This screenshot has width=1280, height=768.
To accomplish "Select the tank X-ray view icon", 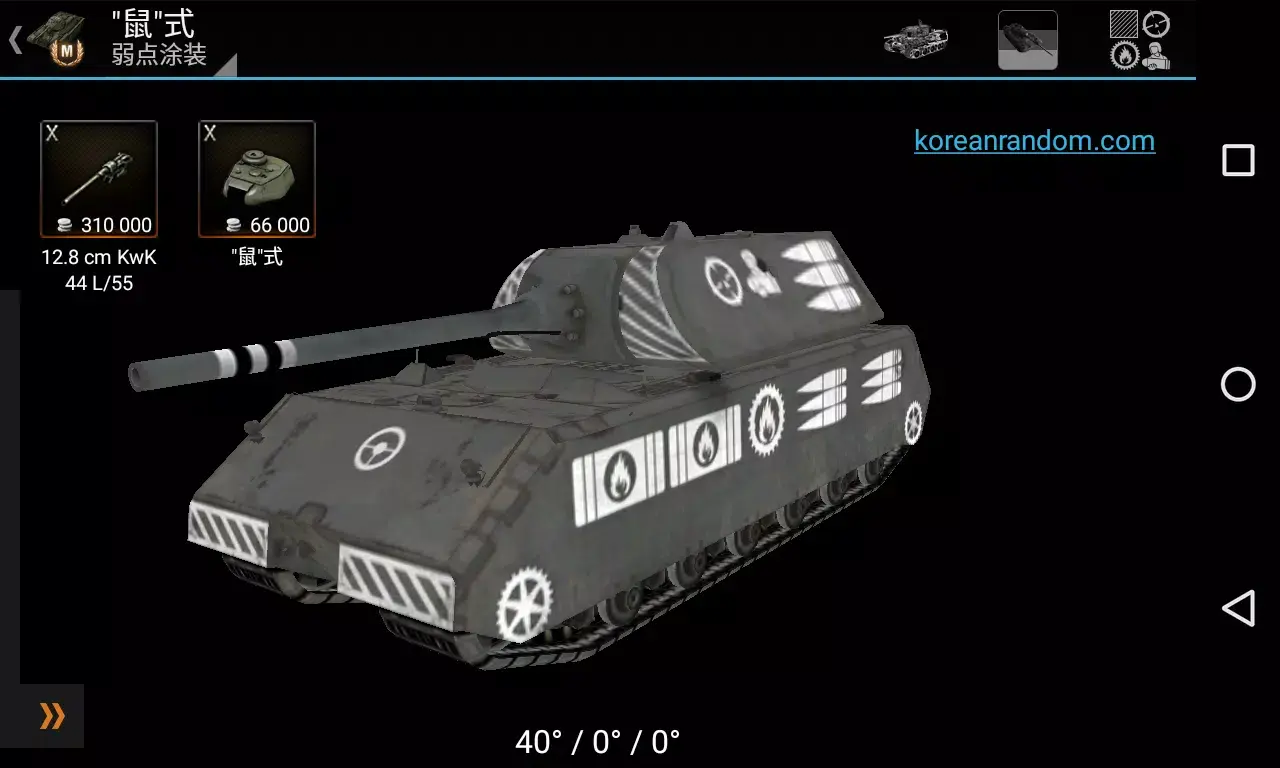I will pos(917,40).
